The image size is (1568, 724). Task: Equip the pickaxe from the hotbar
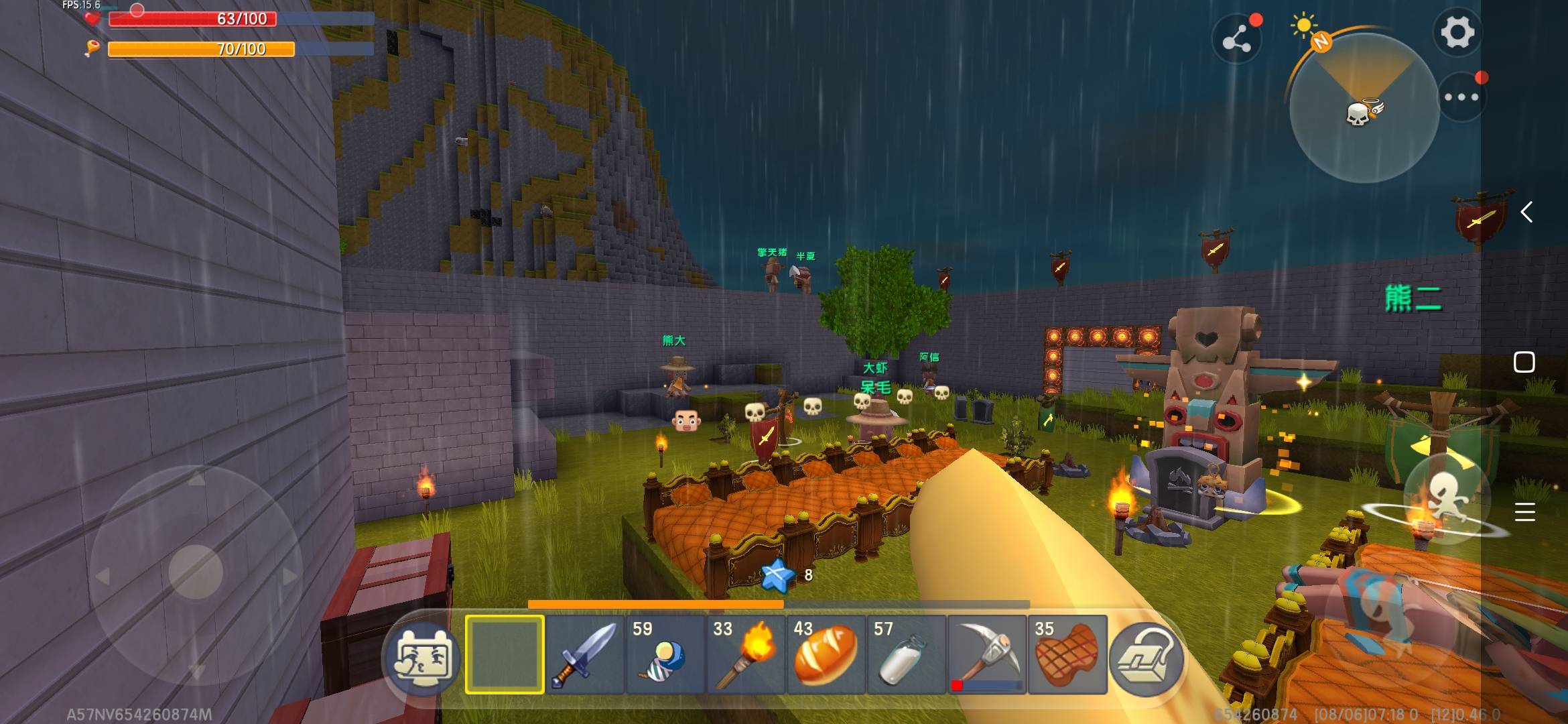pyautogui.click(x=986, y=654)
